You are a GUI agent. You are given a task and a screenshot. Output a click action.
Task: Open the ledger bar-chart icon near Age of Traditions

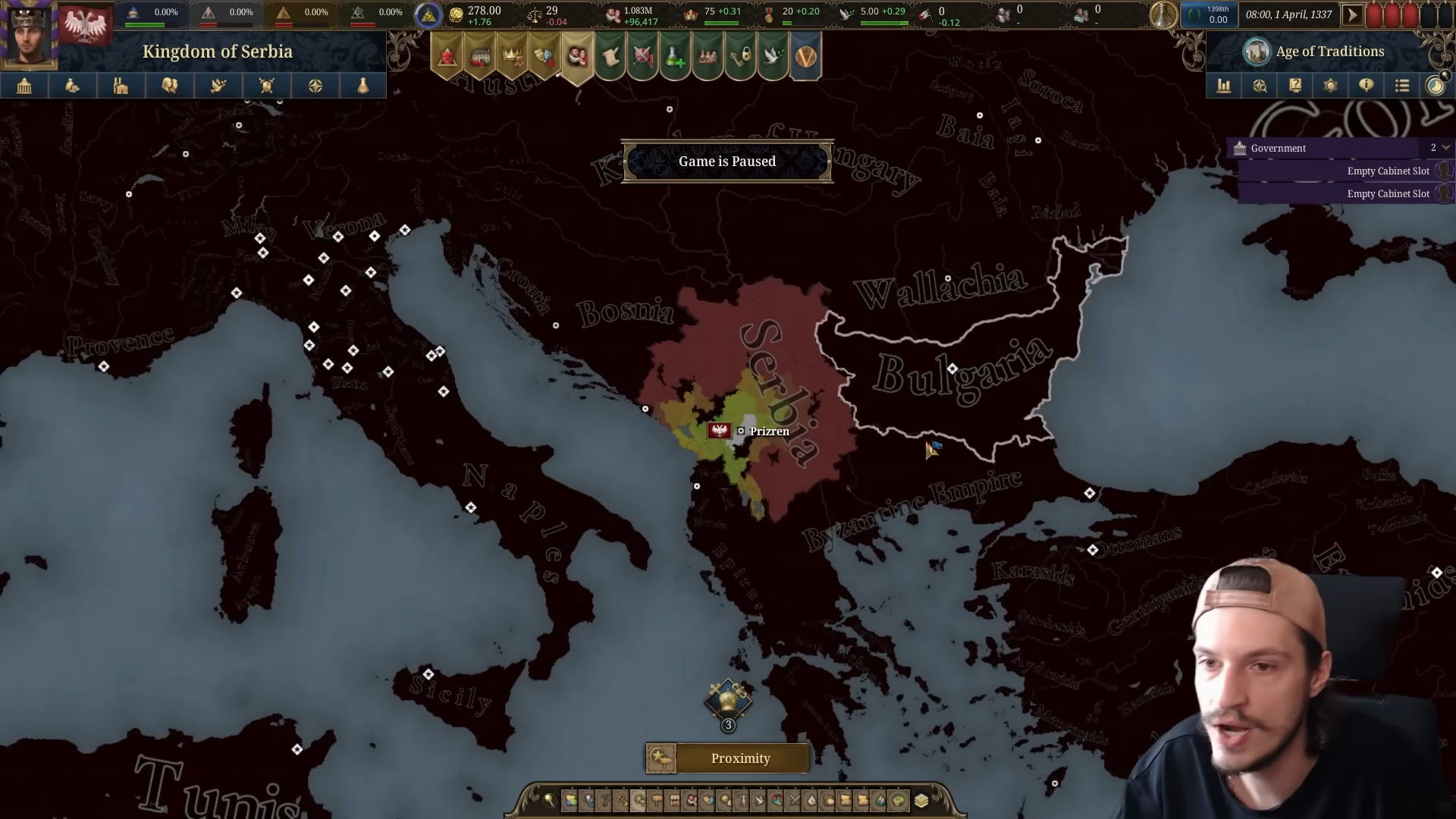click(1223, 86)
